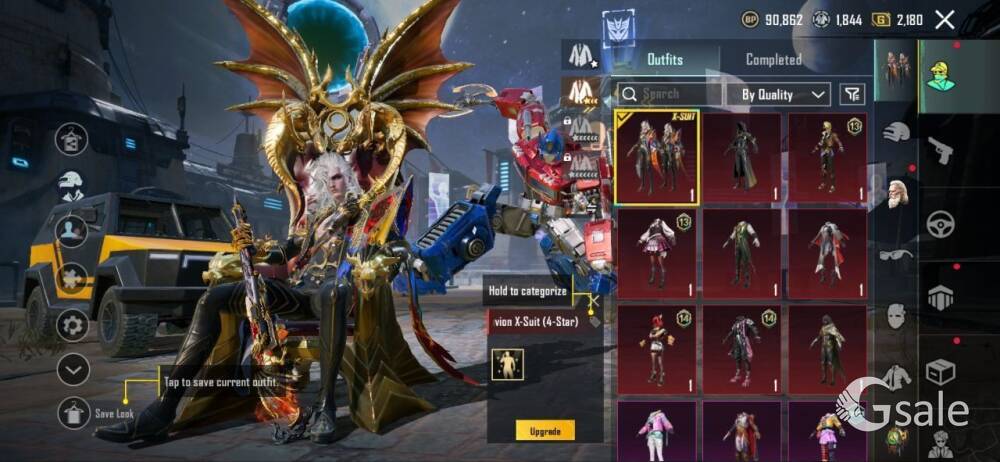Upgrade the selected X-Suit
This screenshot has height=462, width=1000.
tap(545, 431)
